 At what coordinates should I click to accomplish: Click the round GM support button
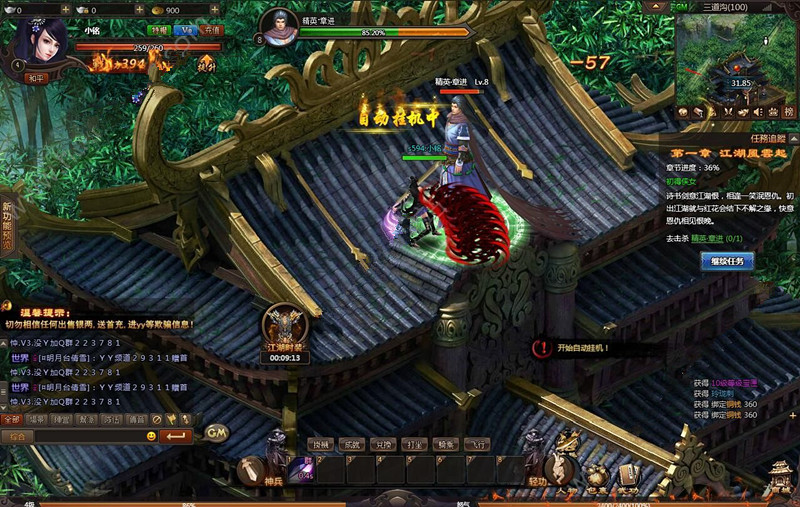tap(216, 432)
